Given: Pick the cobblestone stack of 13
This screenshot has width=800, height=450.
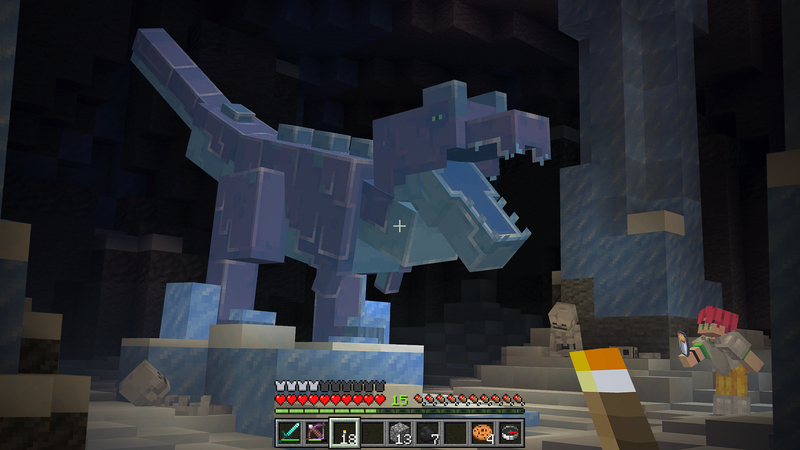Looking at the screenshot, I should [400, 432].
